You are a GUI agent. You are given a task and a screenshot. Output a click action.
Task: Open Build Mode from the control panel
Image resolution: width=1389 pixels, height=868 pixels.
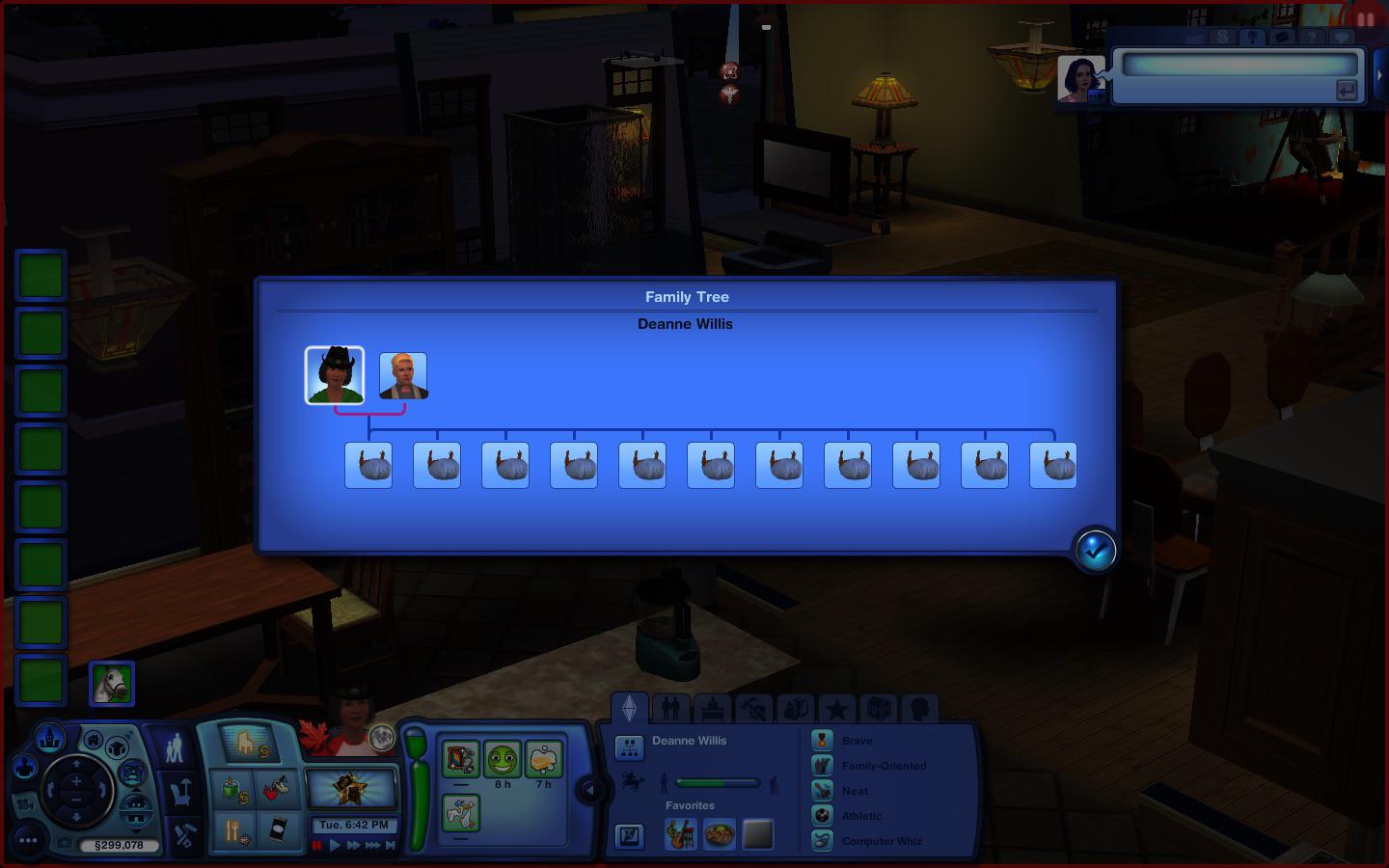point(185,831)
